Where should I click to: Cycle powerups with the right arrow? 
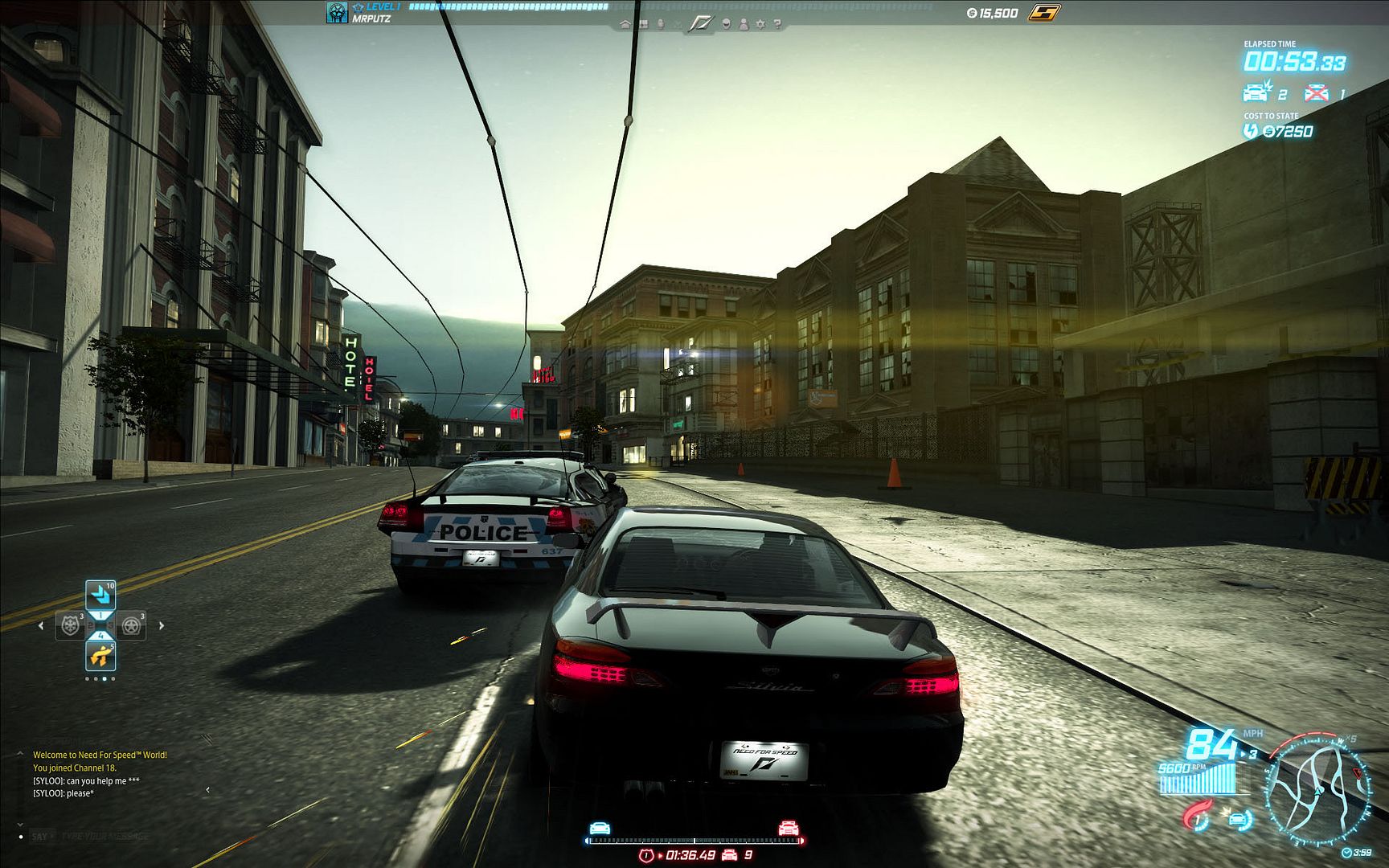[162, 625]
